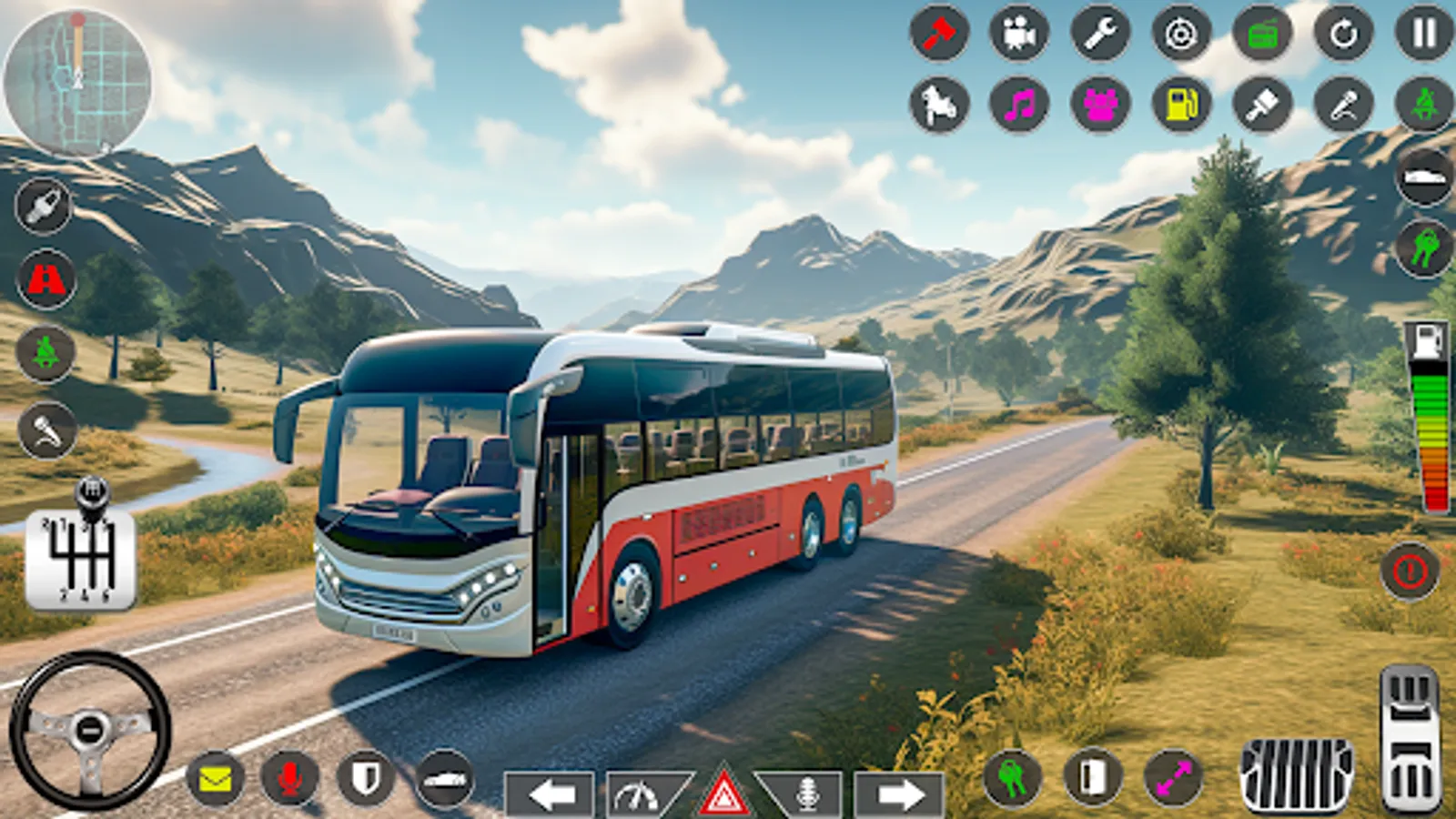Click the yellow fuel pump icon
Viewport: 1456px width, 819px height.
(x=1181, y=105)
